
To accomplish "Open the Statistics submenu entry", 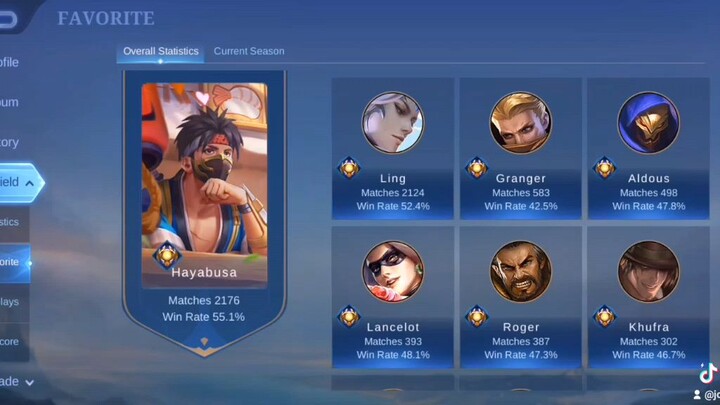I will [x=12, y=222].
